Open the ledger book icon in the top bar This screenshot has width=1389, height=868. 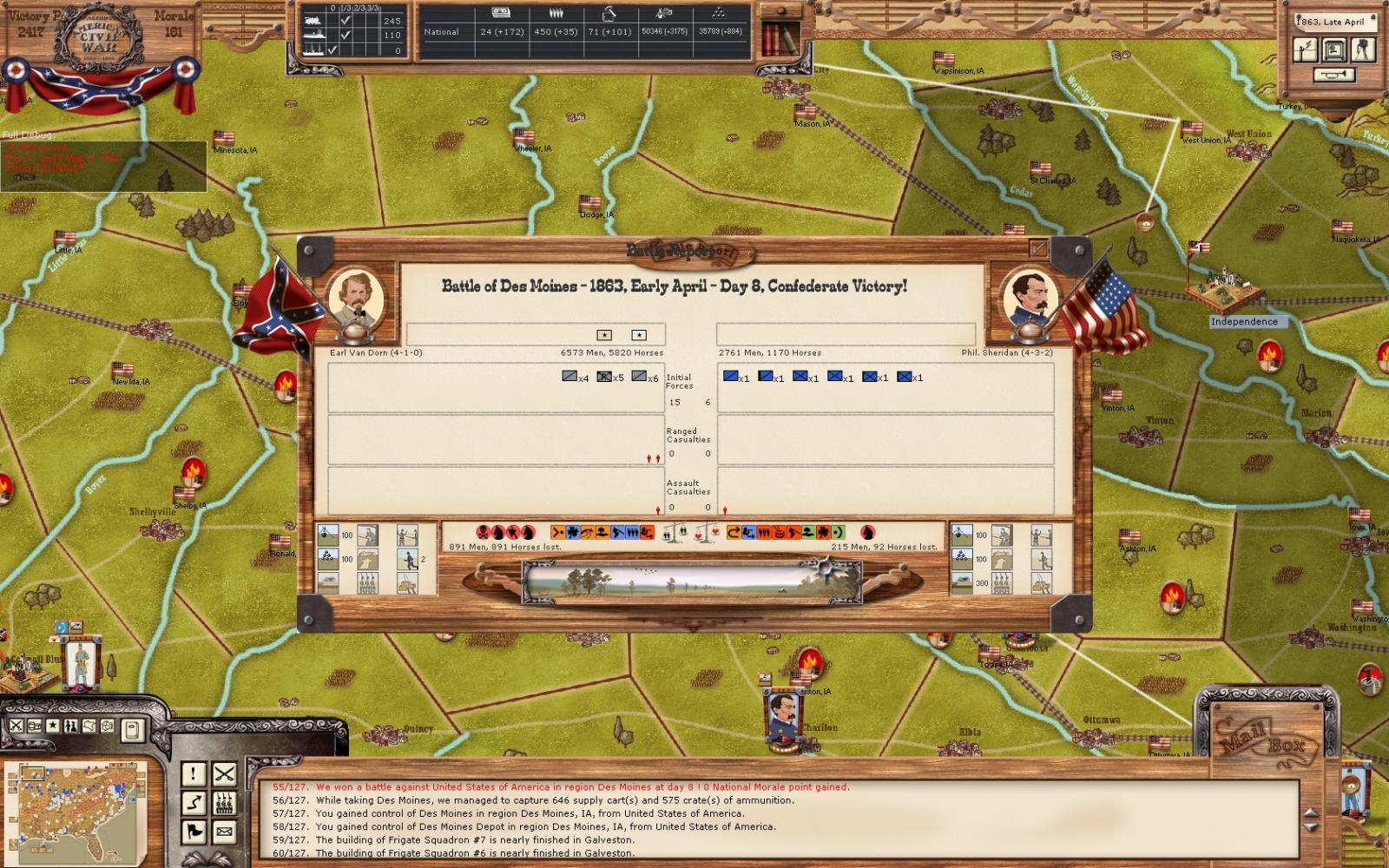pyautogui.click(x=780, y=38)
